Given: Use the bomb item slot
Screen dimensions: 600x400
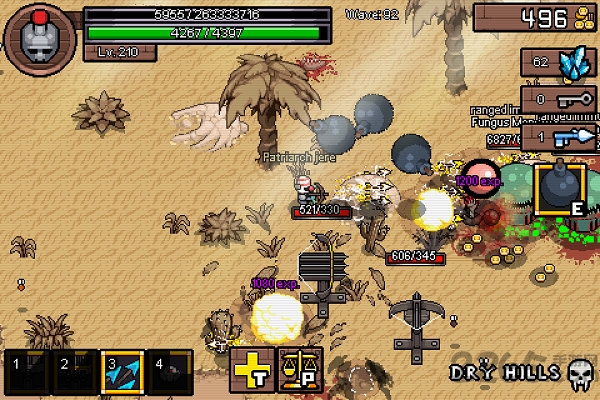Looking at the screenshot, I should click(559, 189).
